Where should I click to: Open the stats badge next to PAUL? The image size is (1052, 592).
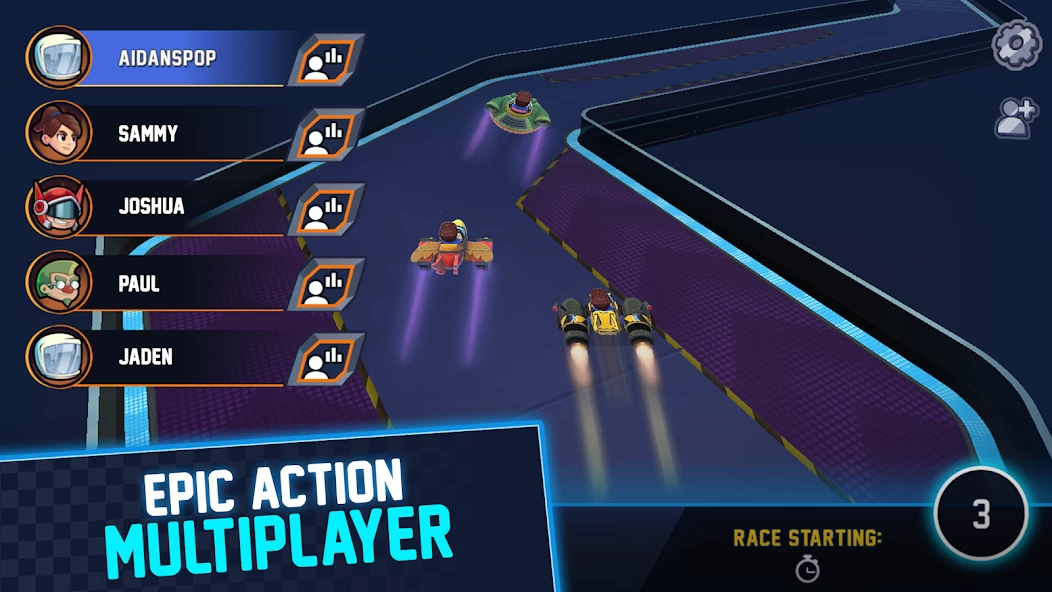click(326, 285)
